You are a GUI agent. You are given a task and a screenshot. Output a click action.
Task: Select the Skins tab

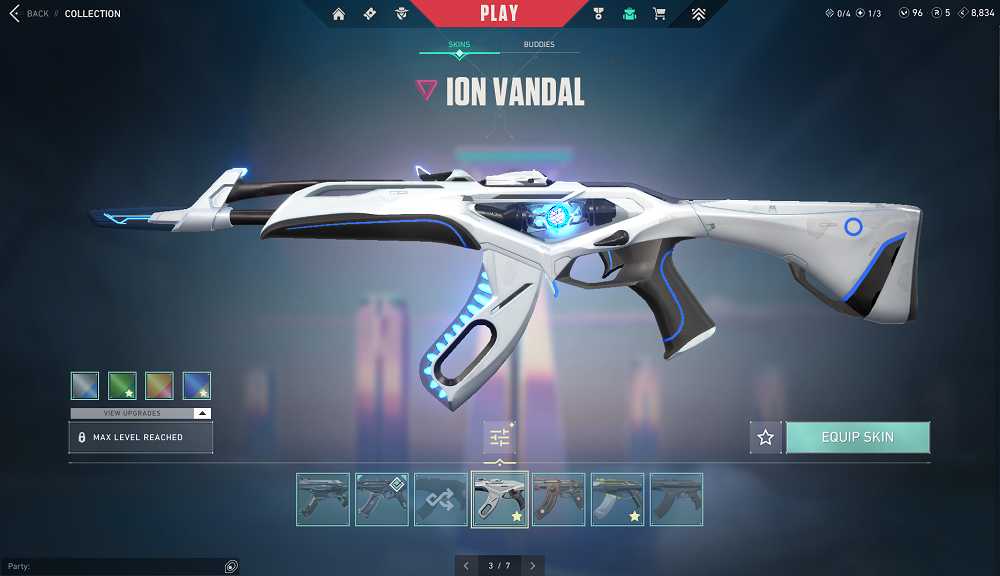(459, 45)
